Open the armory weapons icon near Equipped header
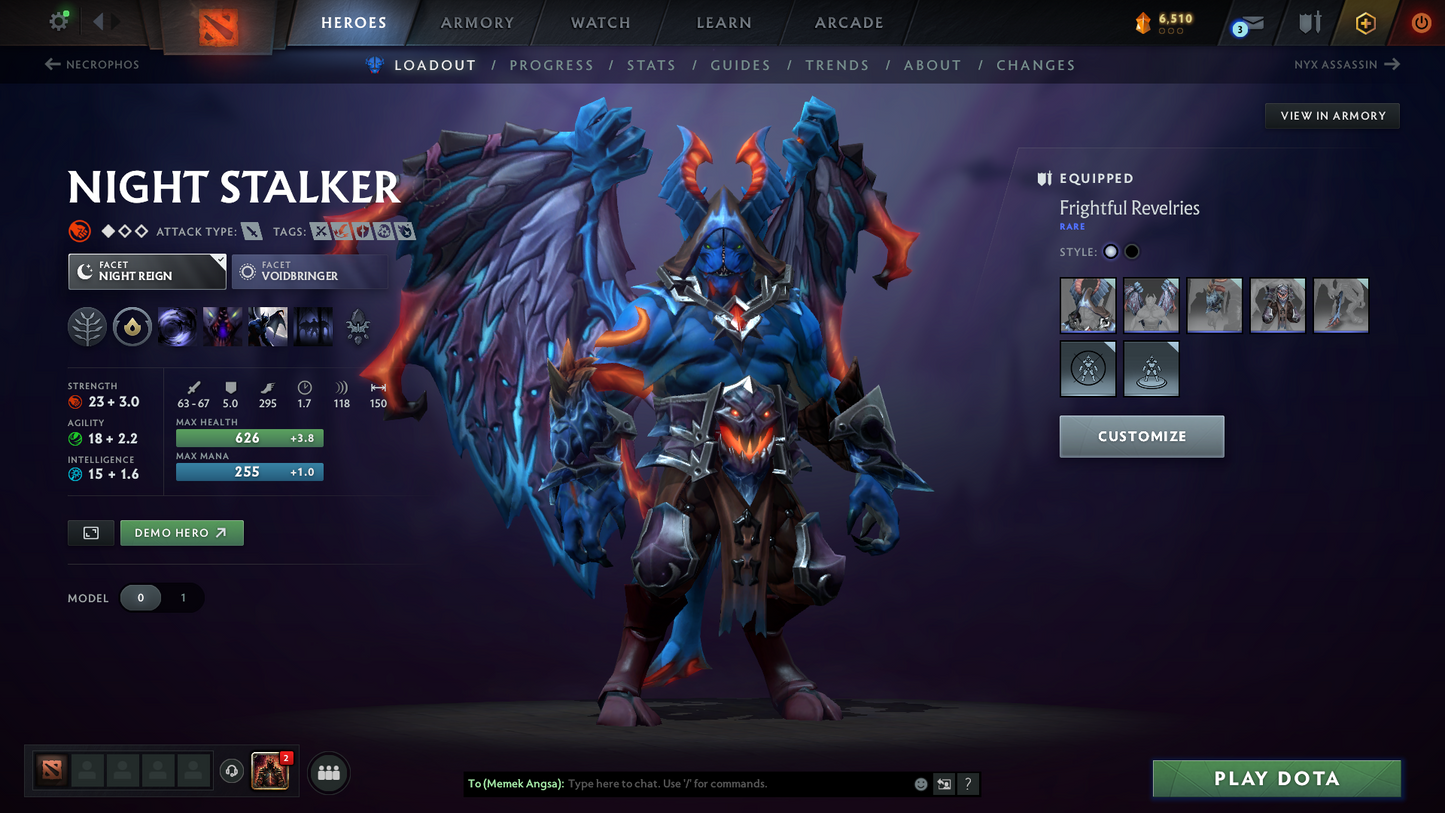This screenshot has height=813, width=1445. click(1043, 178)
